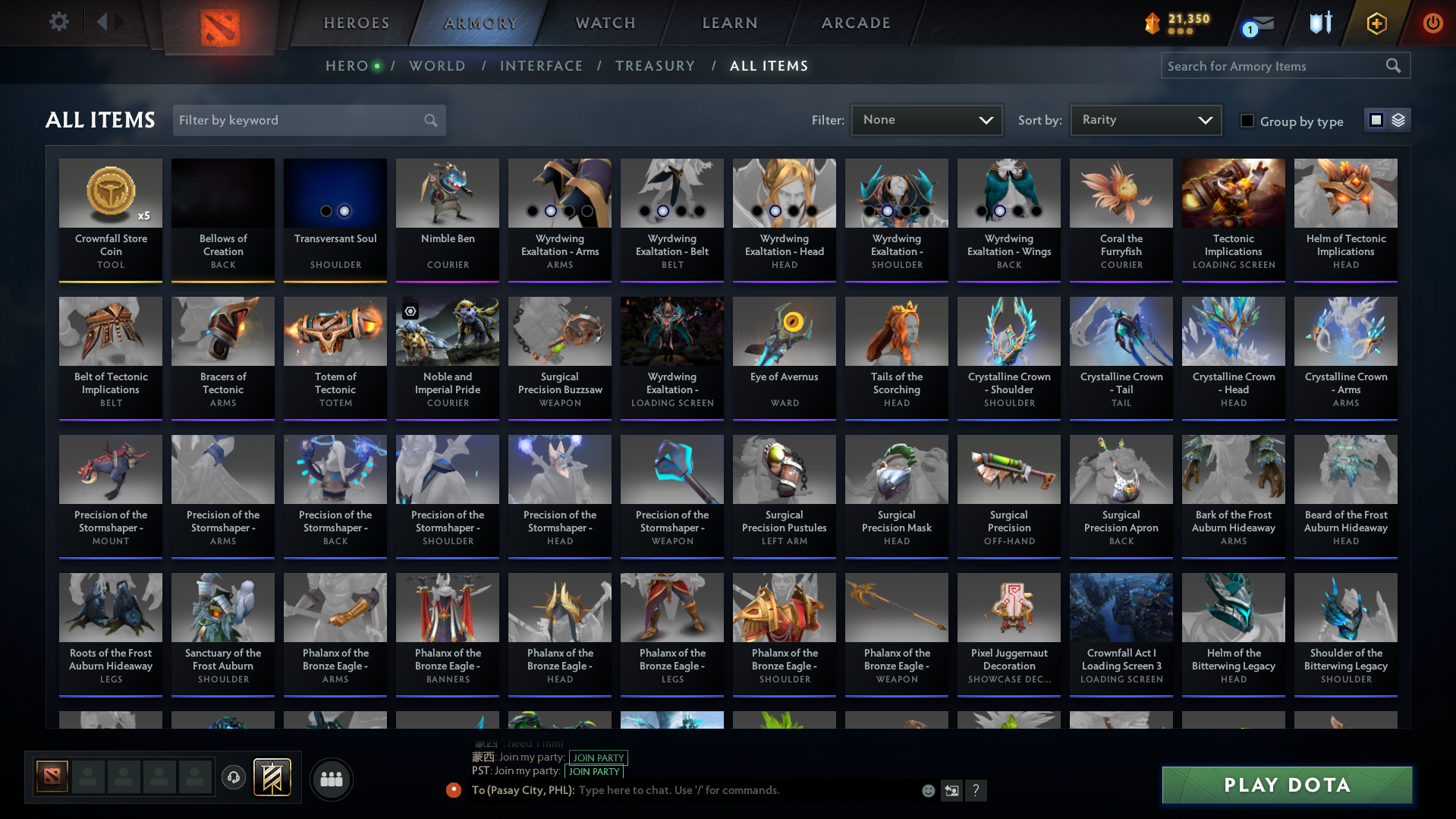
Task: Open voice chat with the headset icon
Action: pyautogui.click(x=233, y=778)
